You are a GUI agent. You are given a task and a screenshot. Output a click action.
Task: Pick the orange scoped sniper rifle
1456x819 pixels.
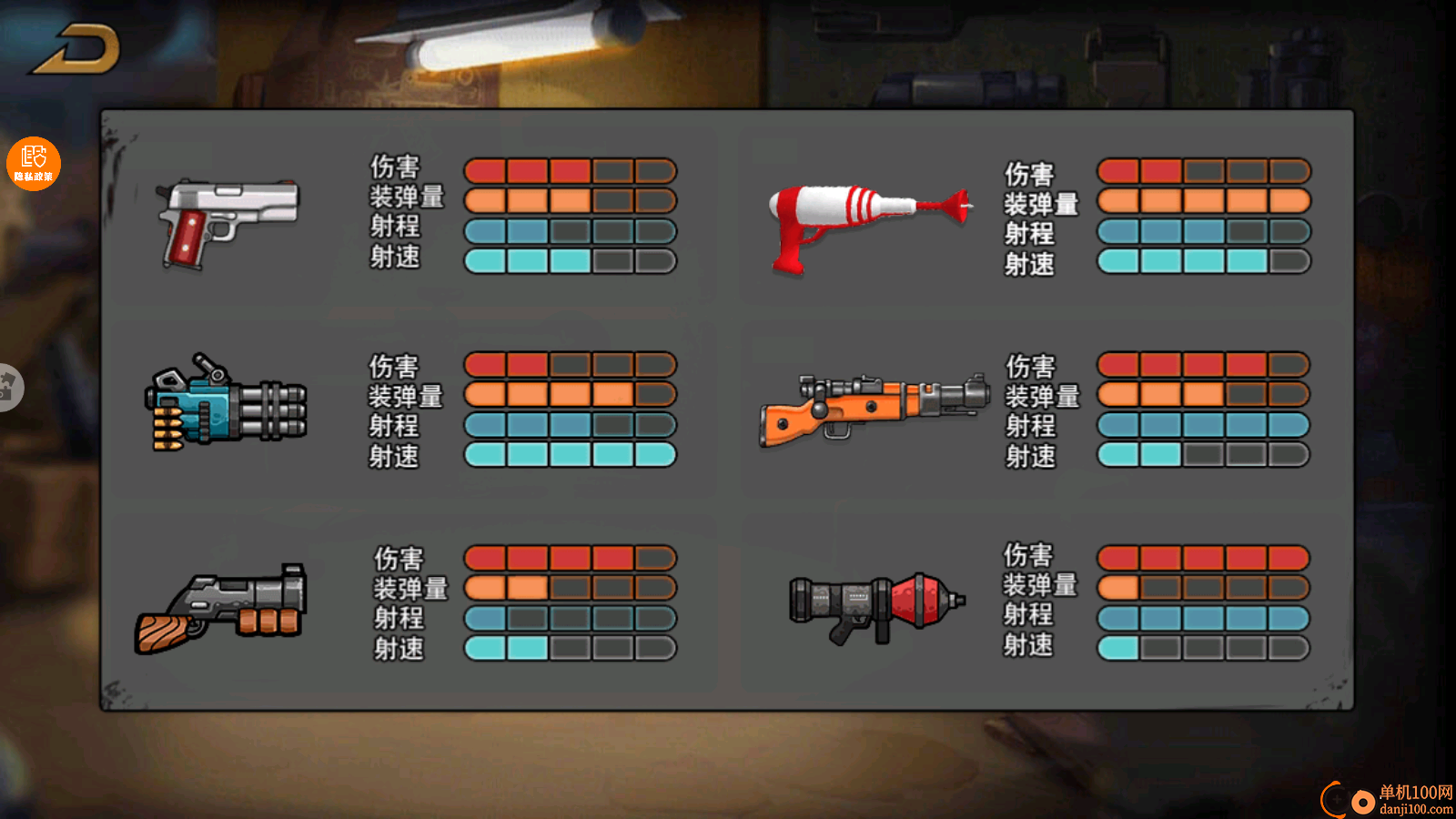(x=873, y=409)
